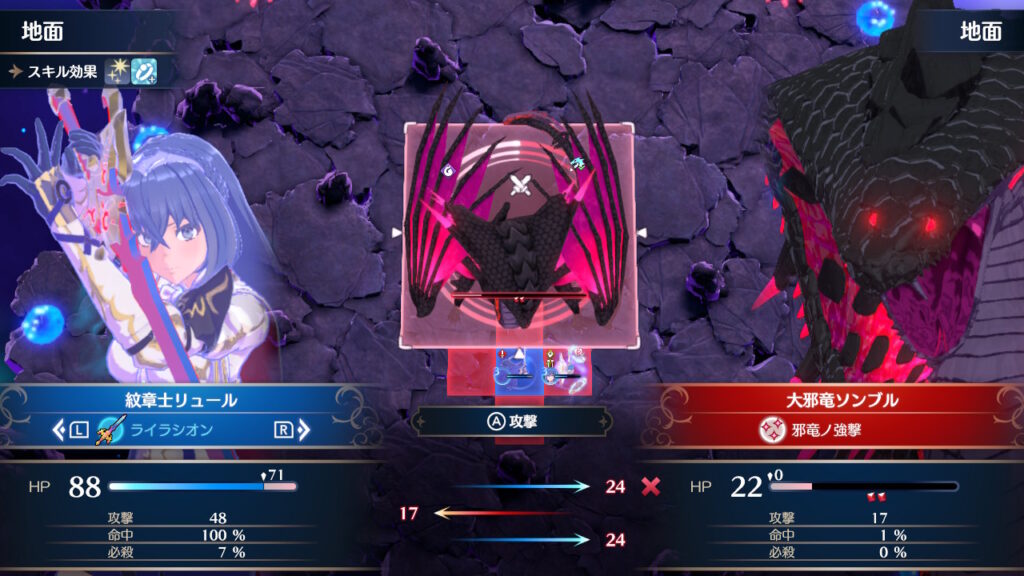Confirm the 攻撃 attack command

510,422
